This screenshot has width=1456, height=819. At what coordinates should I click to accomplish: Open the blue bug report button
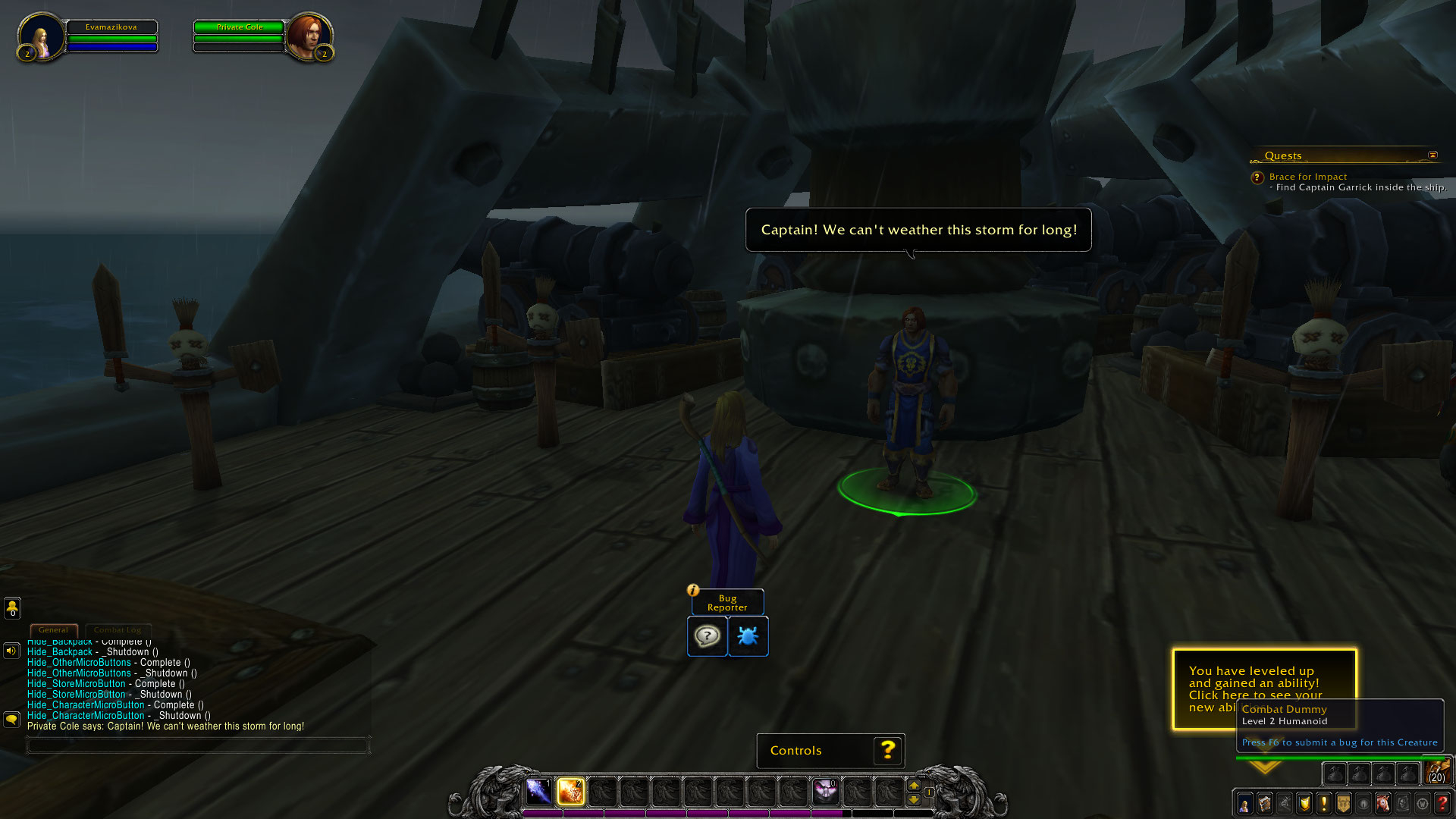tap(748, 635)
